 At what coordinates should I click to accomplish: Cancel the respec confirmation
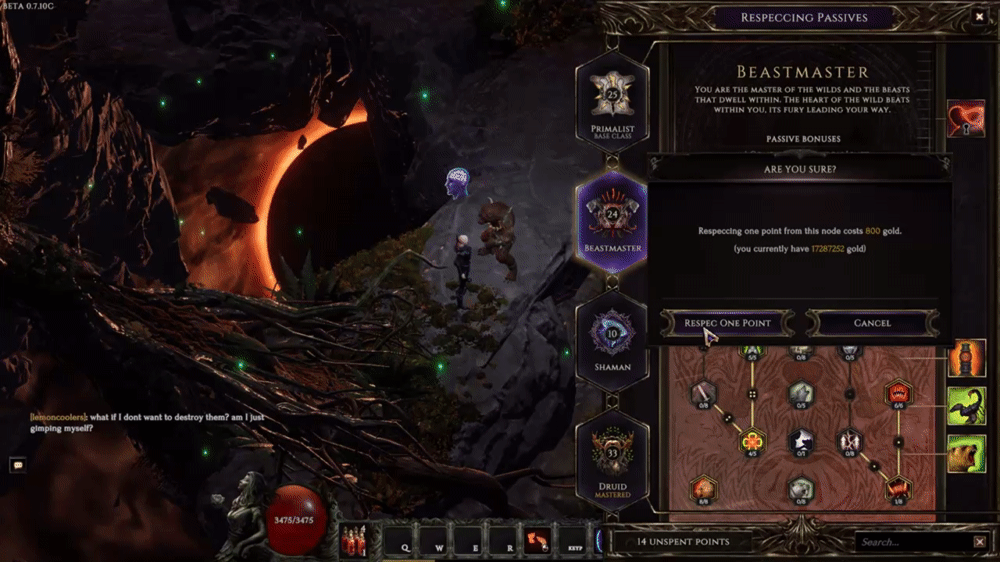[872, 323]
